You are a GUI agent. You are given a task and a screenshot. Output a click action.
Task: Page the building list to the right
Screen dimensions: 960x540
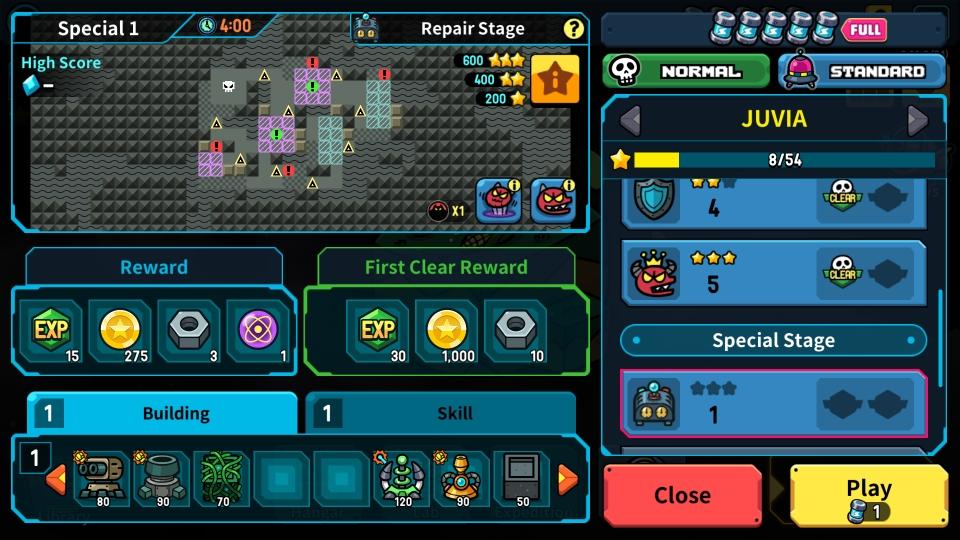[x=567, y=479]
